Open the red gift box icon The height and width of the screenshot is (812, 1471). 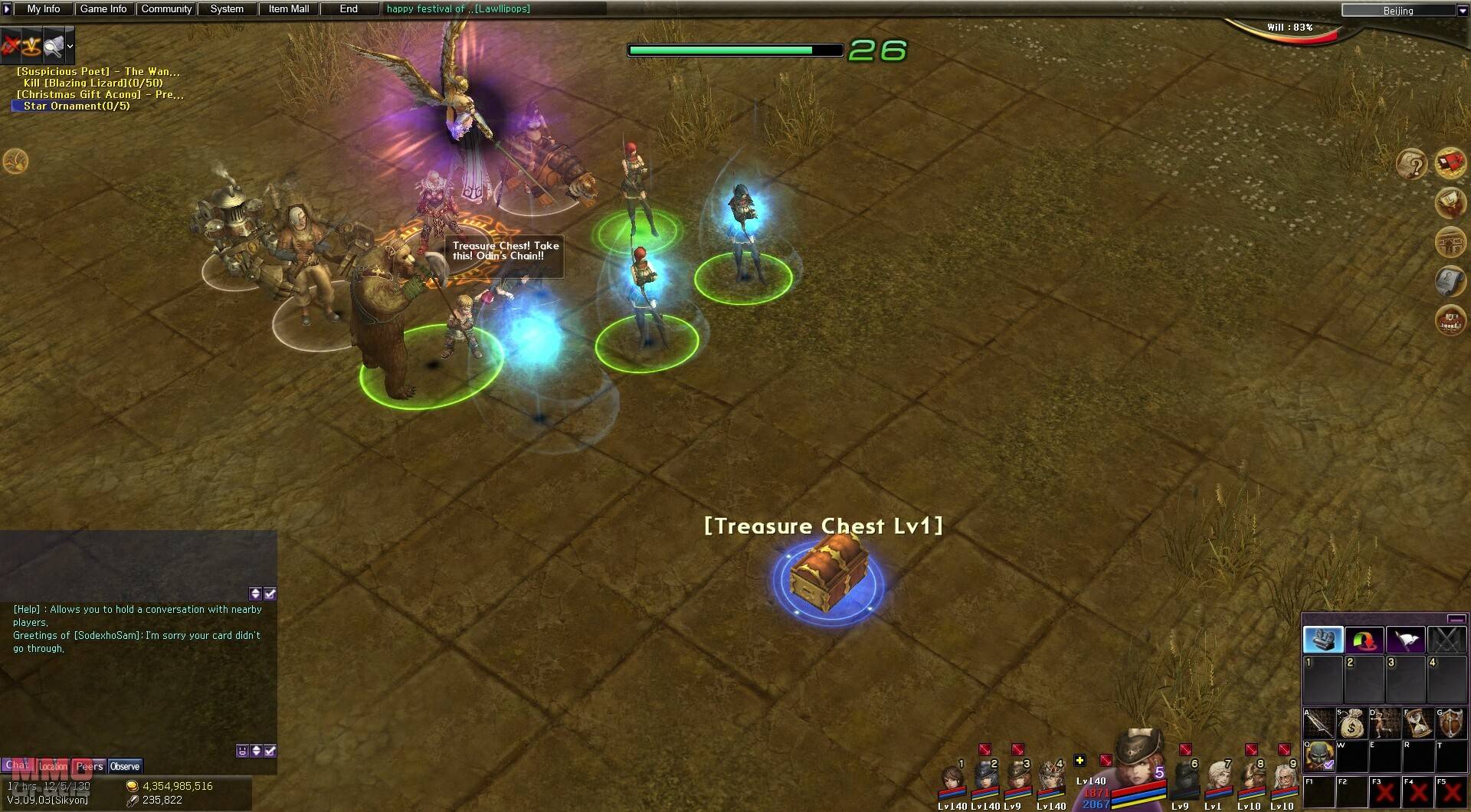click(x=1450, y=163)
